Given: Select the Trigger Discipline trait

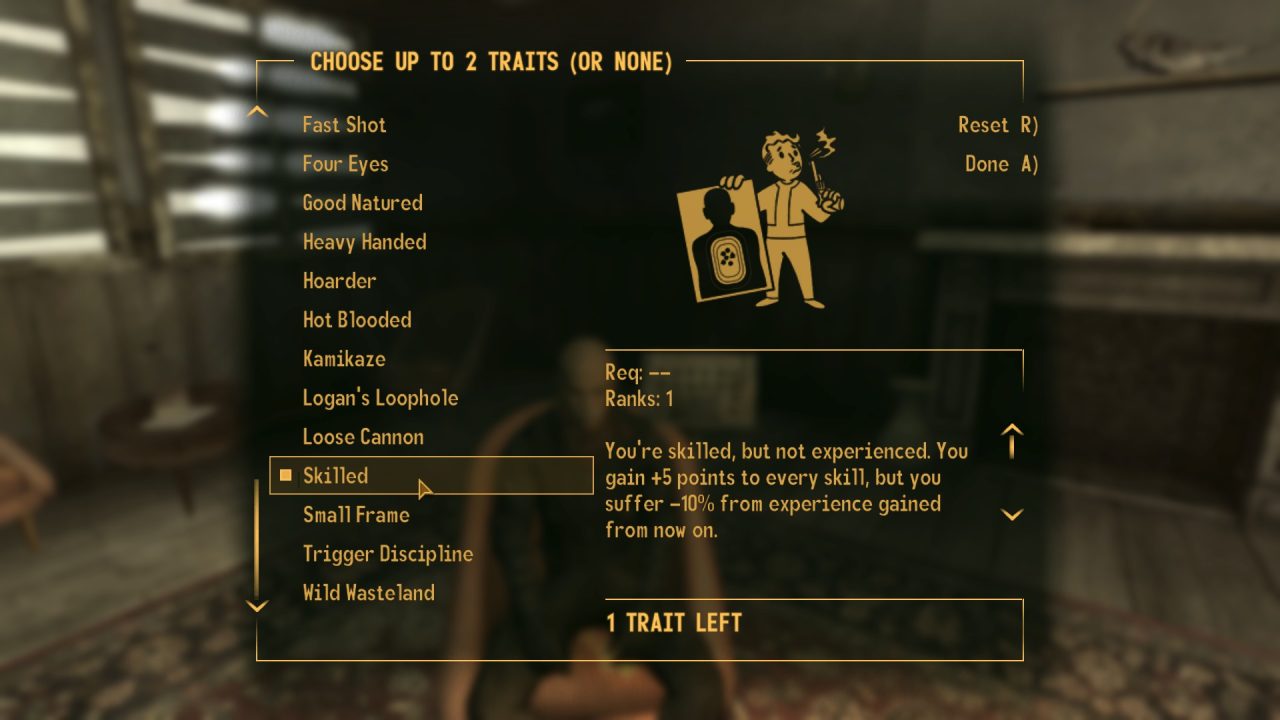Looking at the screenshot, I should (388, 553).
